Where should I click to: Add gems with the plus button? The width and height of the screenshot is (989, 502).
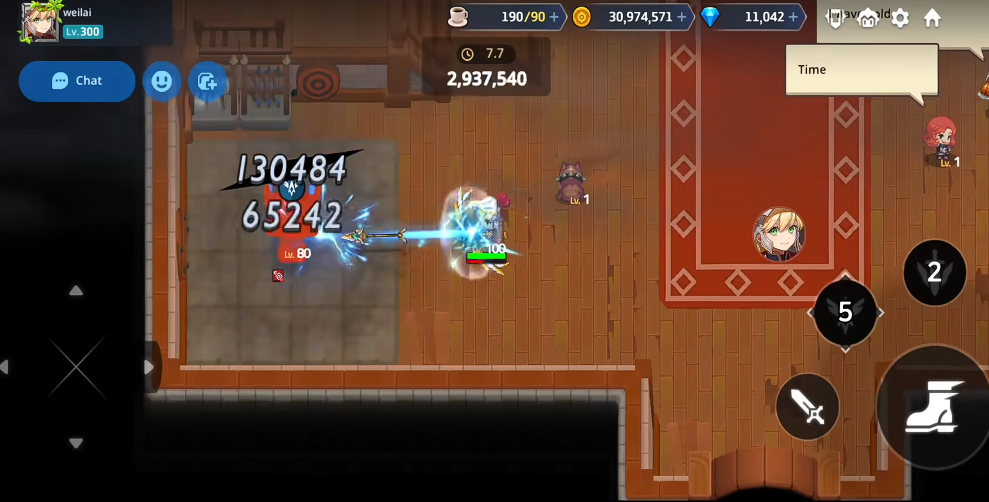[793, 17]
